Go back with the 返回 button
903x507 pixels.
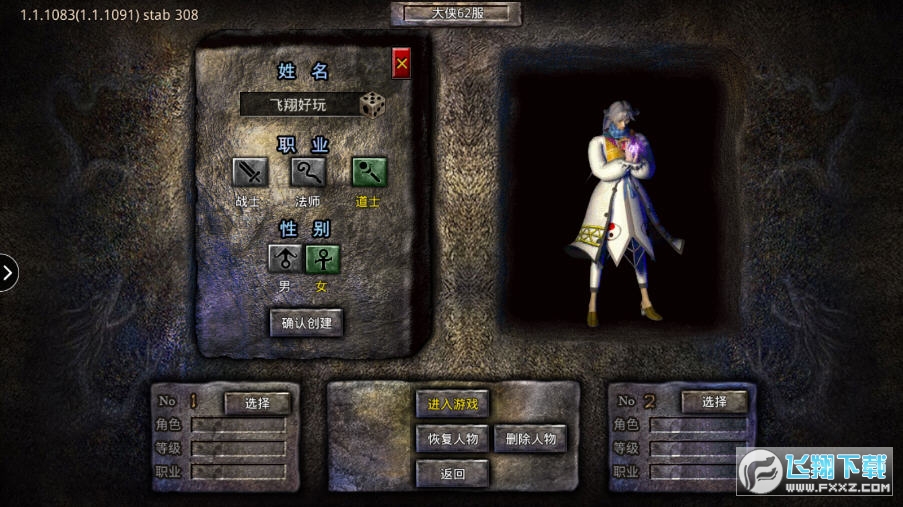tap(452, 473)
